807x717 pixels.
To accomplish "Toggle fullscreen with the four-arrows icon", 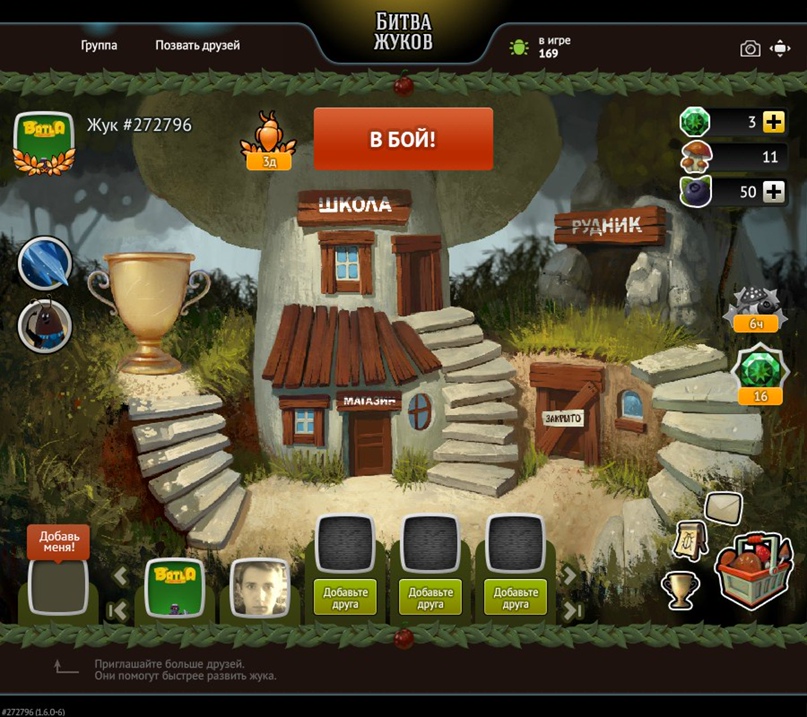I will pyautogui.click(x=780, y=48).
